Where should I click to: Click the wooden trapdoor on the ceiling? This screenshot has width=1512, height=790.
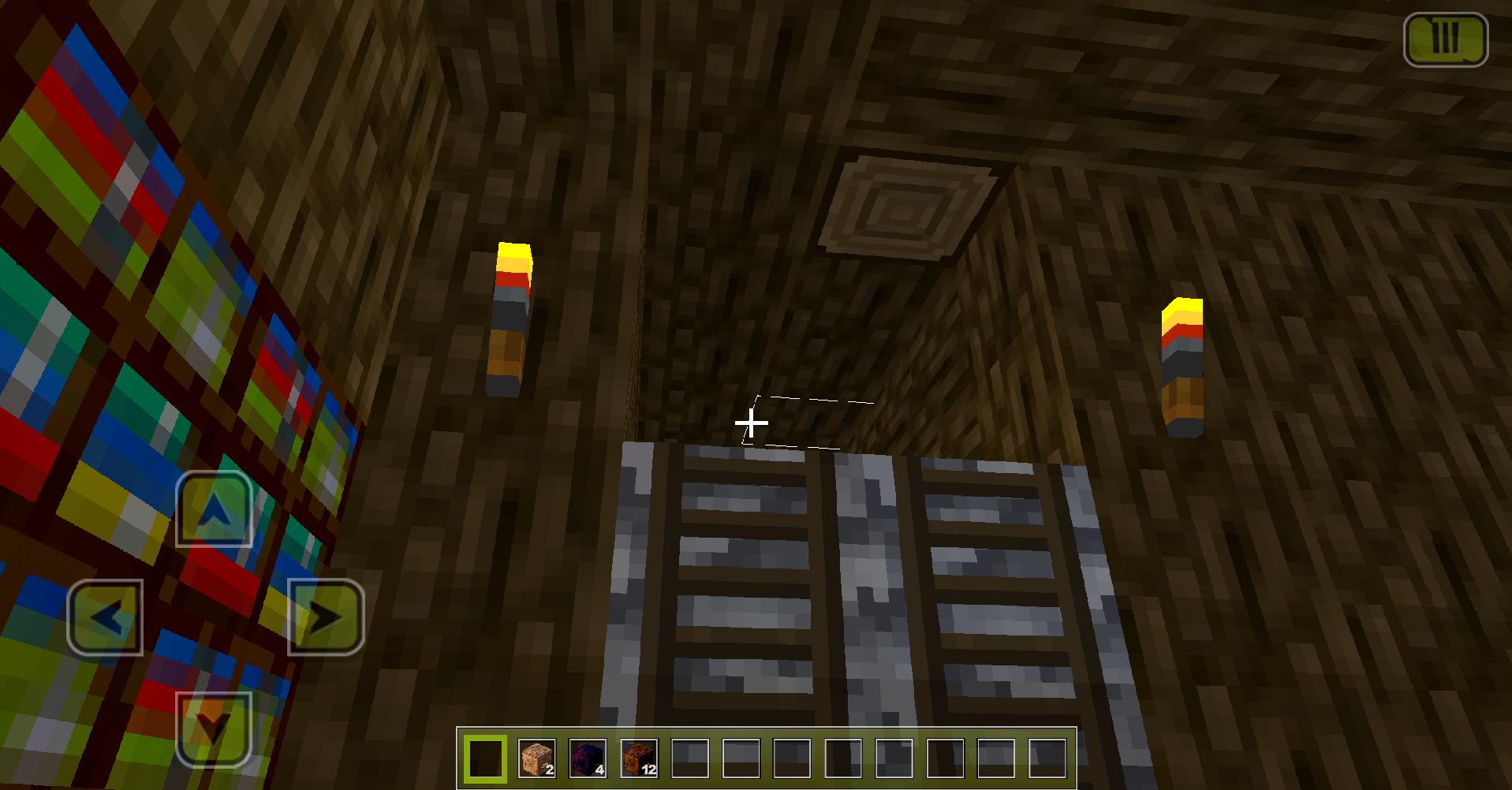point(907,201)
